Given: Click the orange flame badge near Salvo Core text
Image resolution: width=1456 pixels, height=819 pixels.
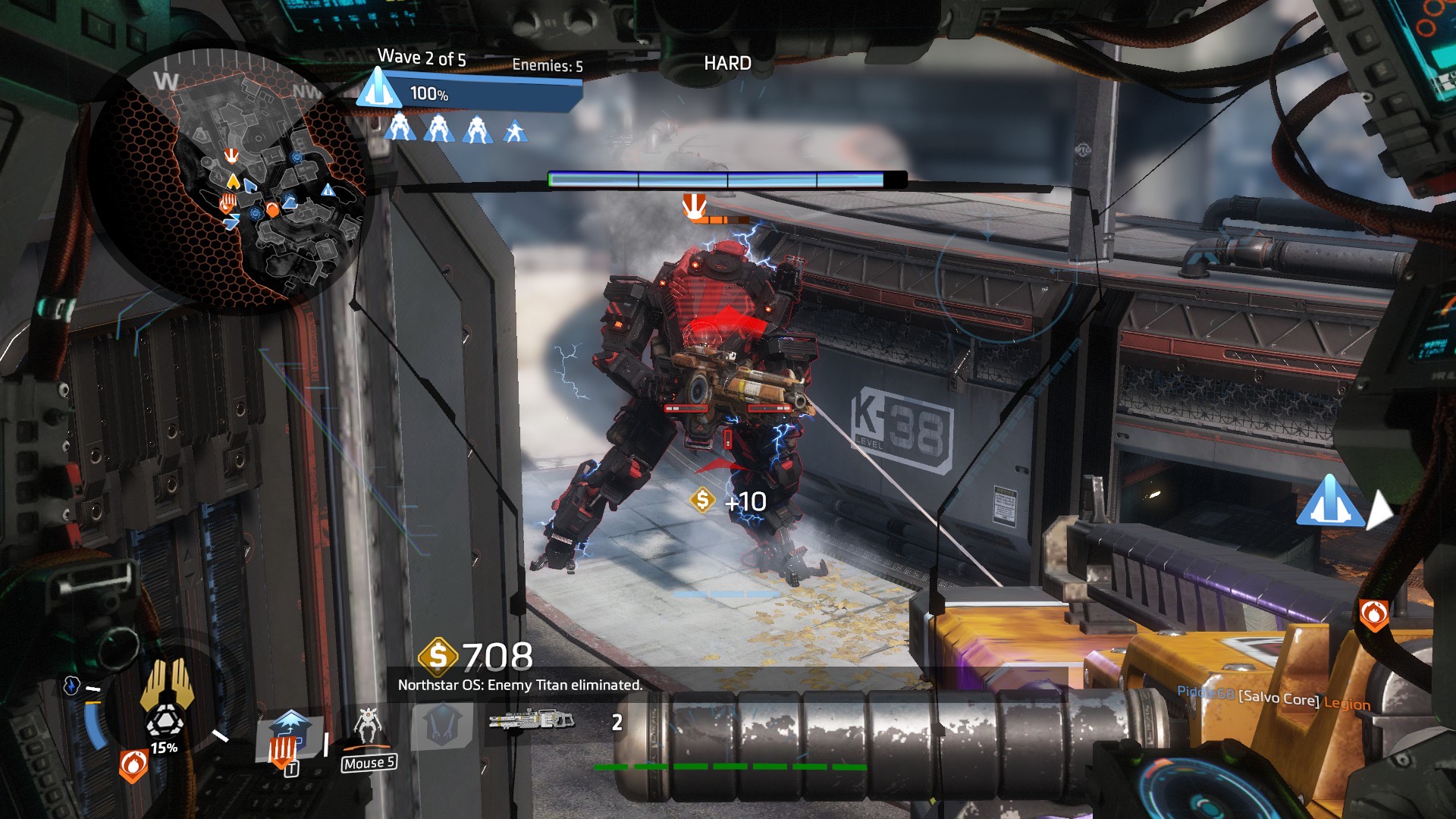Looking at the screenshot, I should pos(1373,614).
